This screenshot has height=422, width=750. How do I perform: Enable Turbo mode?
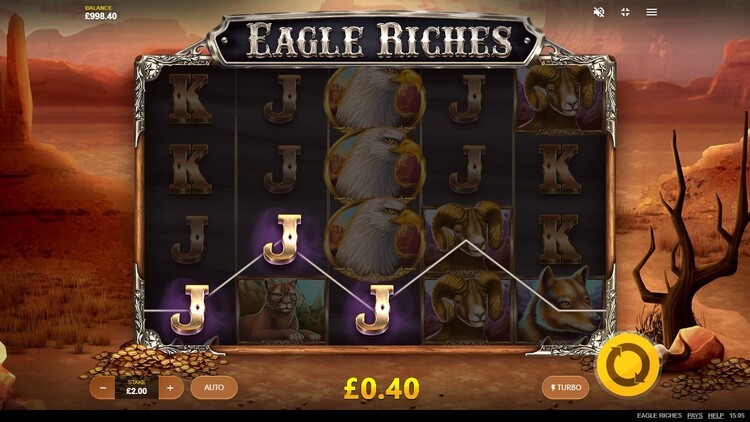coord(565,387)
